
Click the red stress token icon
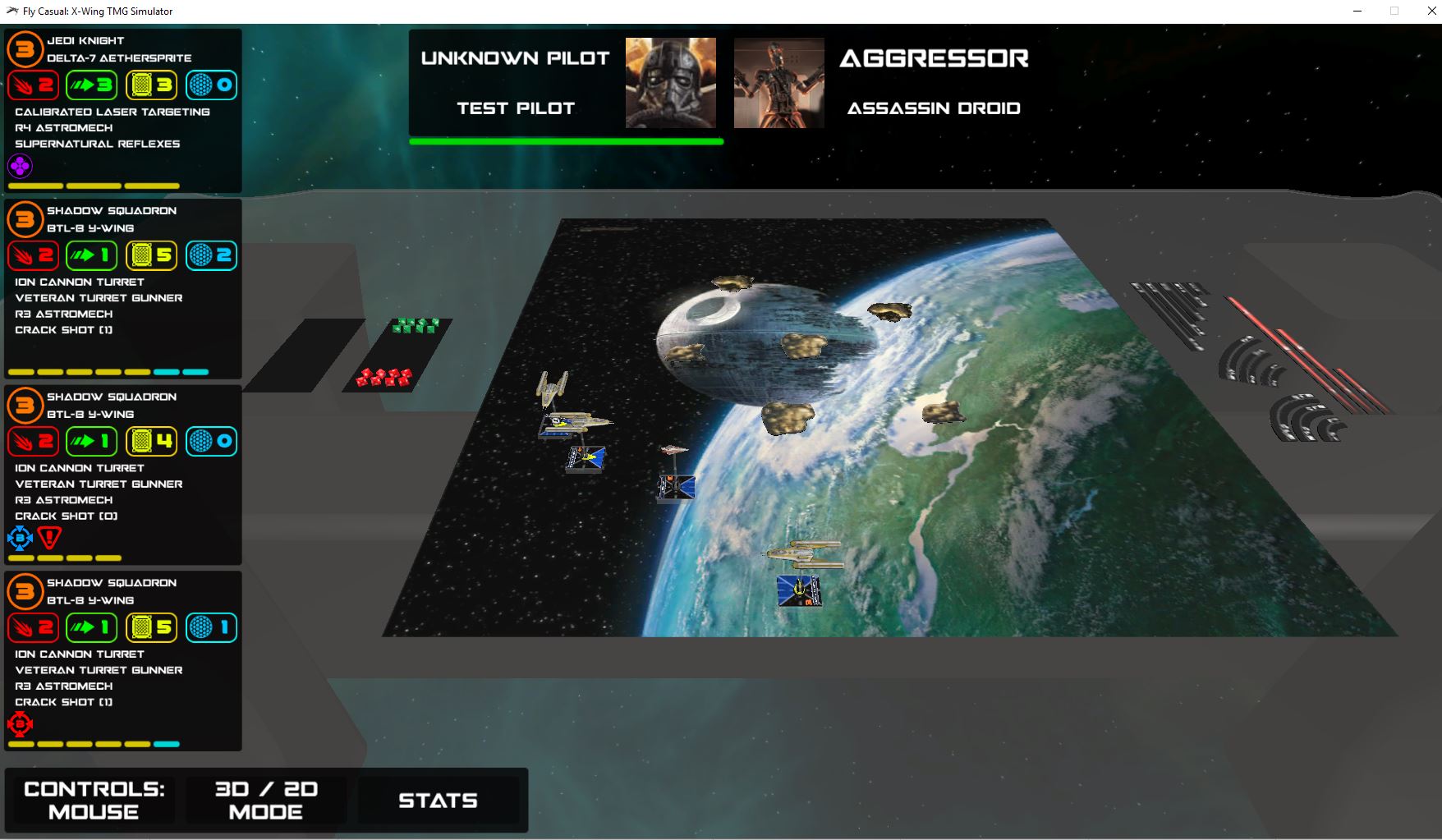point(50,539)
